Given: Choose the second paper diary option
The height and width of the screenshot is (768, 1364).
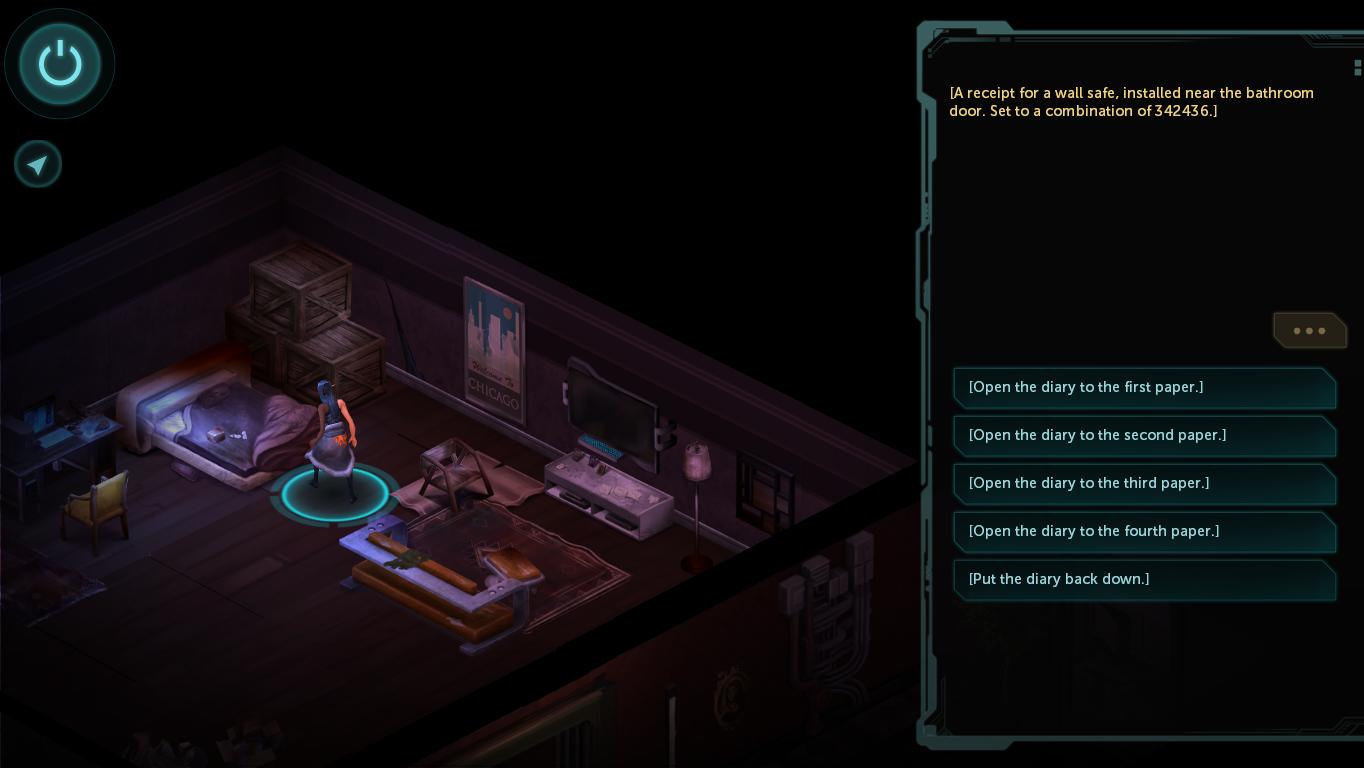Looking at the screenshot, I should (x=1143, y=436).
